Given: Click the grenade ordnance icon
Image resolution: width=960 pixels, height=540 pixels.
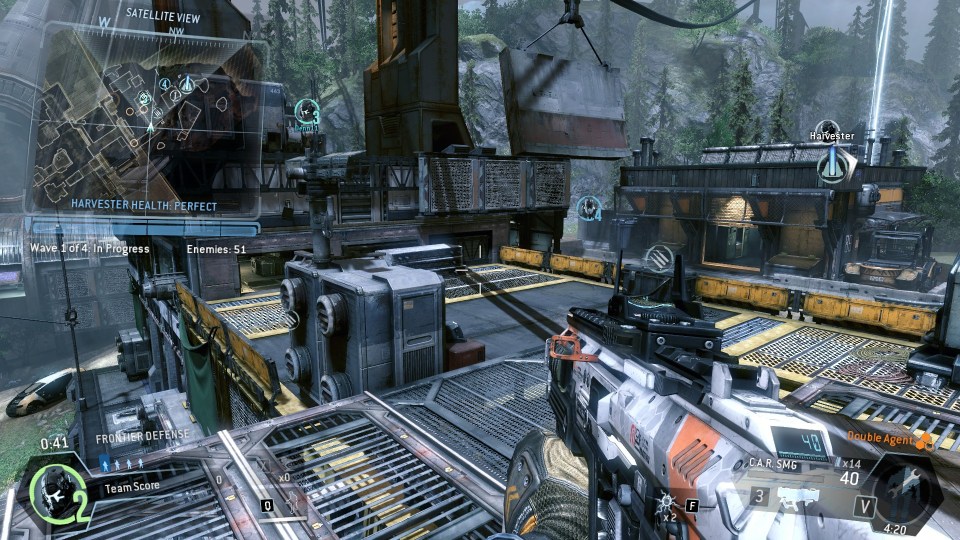Looking at the screenshot, I should tap(667, 505).
